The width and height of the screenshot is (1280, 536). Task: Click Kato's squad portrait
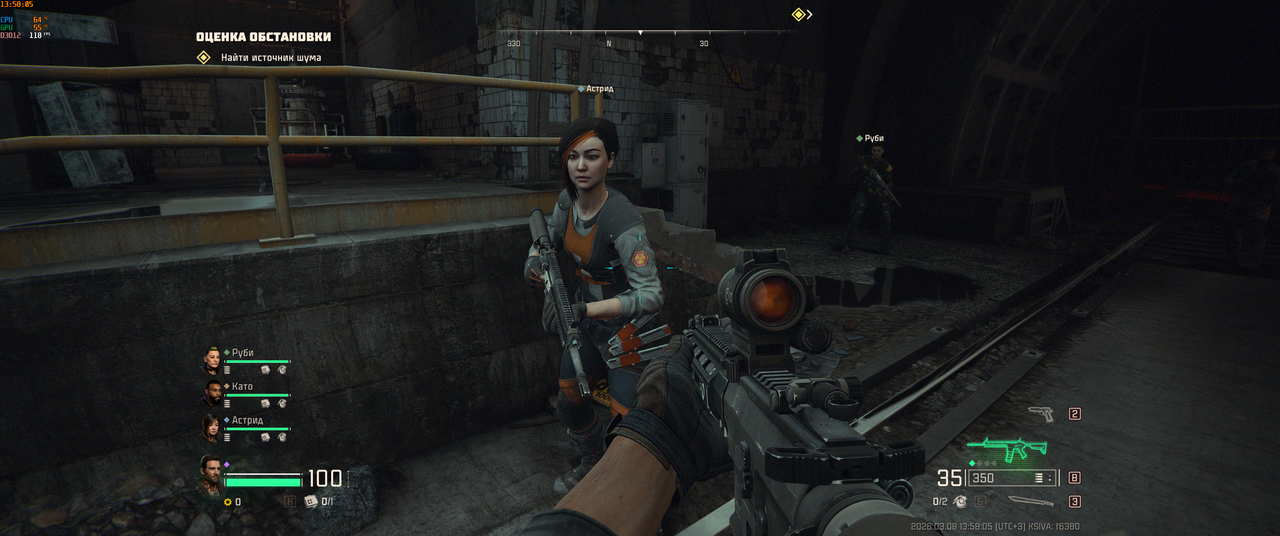(212, 393)
